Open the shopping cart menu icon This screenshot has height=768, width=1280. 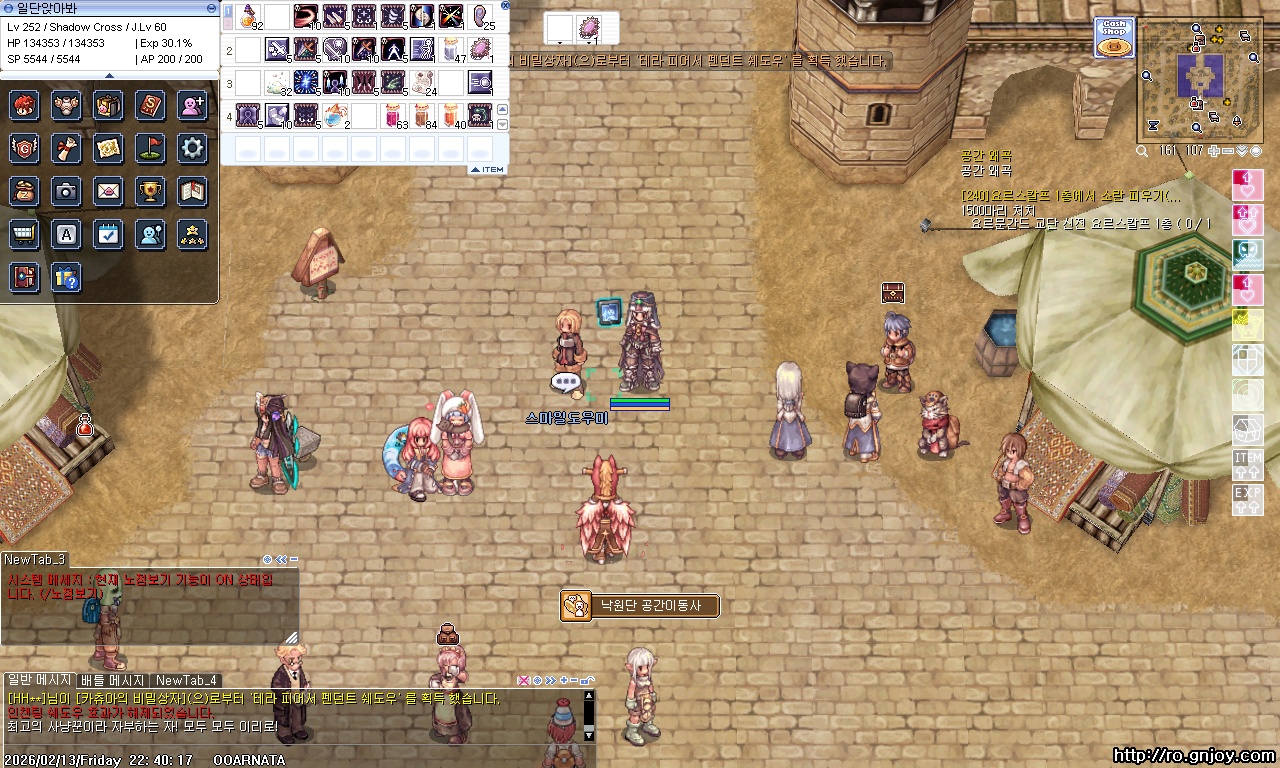tap(24, 234)
